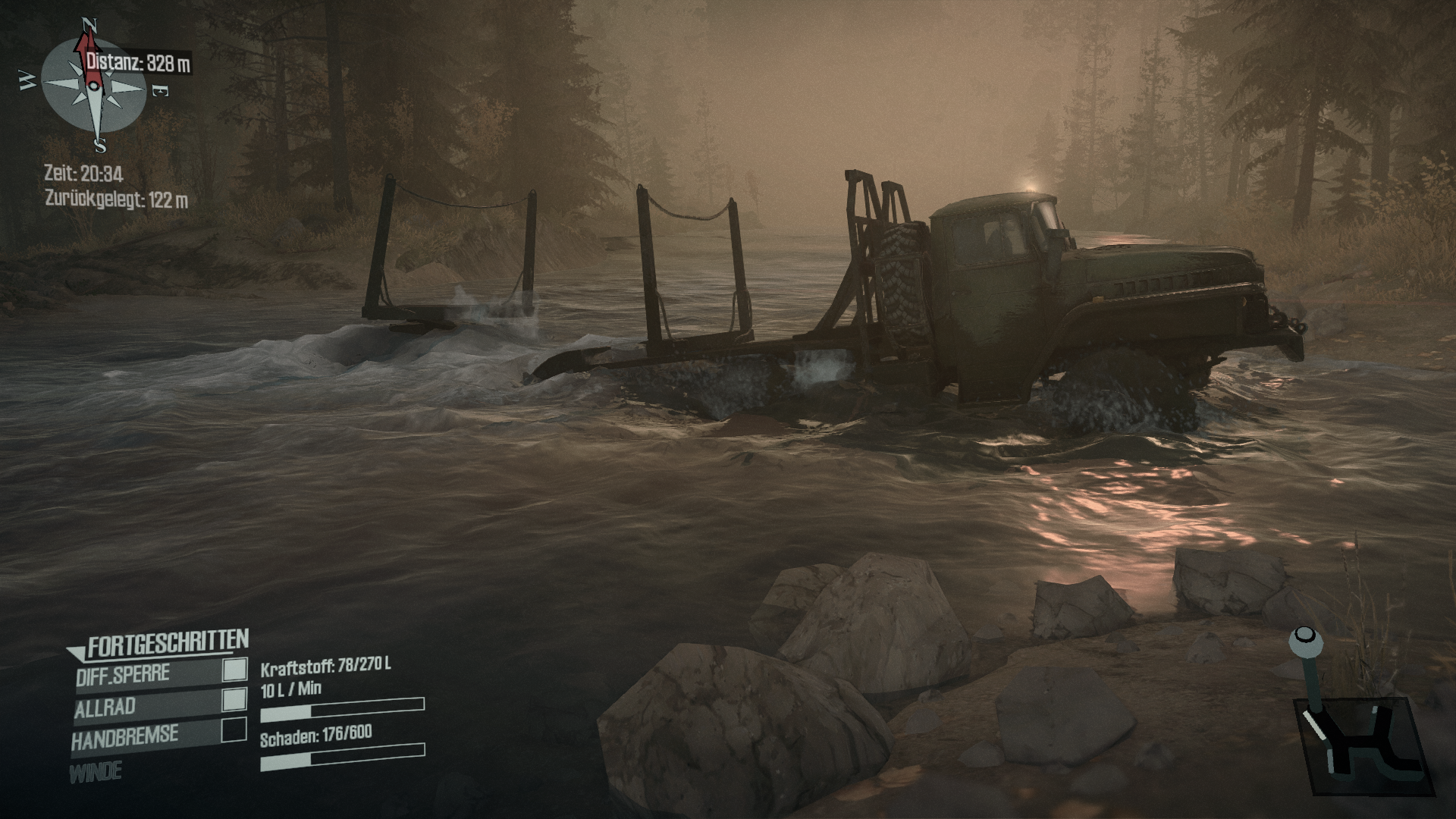Activate the Winde winch option

tap(96, 773)
